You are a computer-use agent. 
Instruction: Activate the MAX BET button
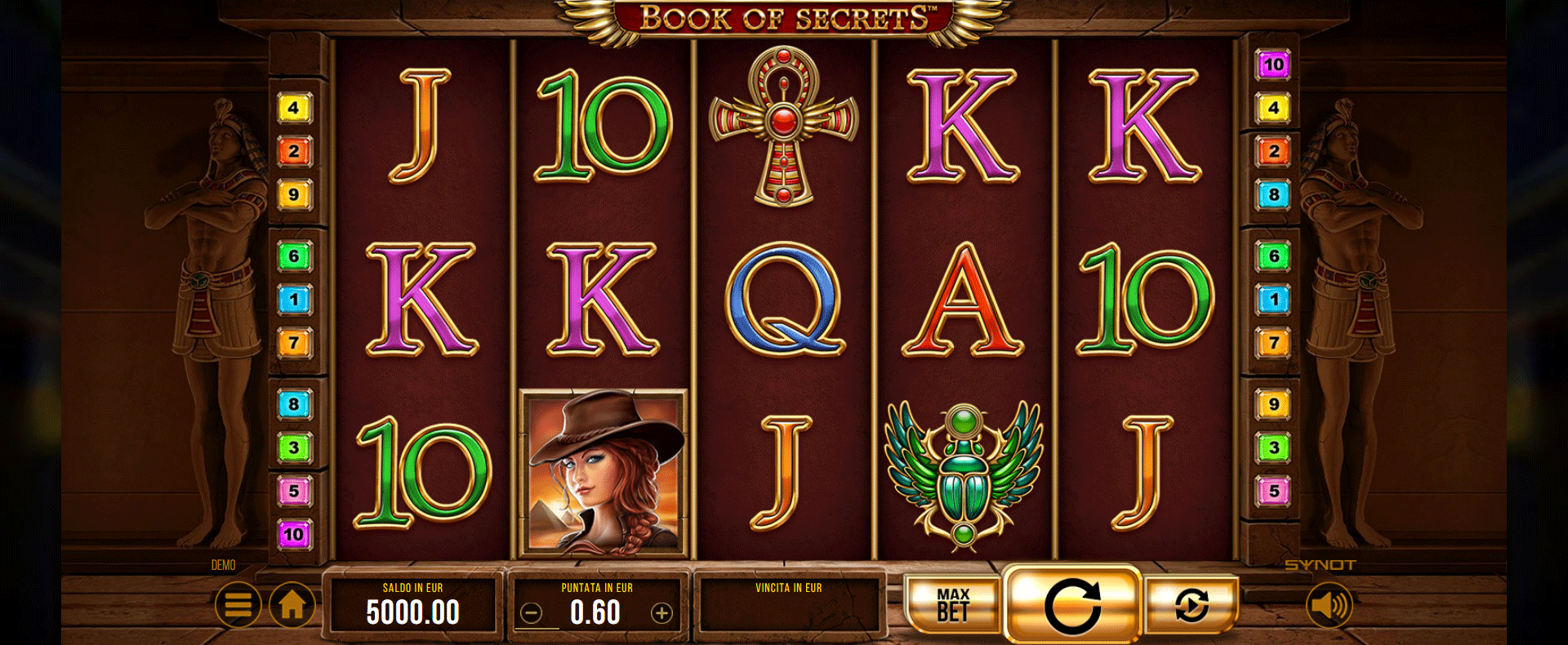(x=953, y=606)
